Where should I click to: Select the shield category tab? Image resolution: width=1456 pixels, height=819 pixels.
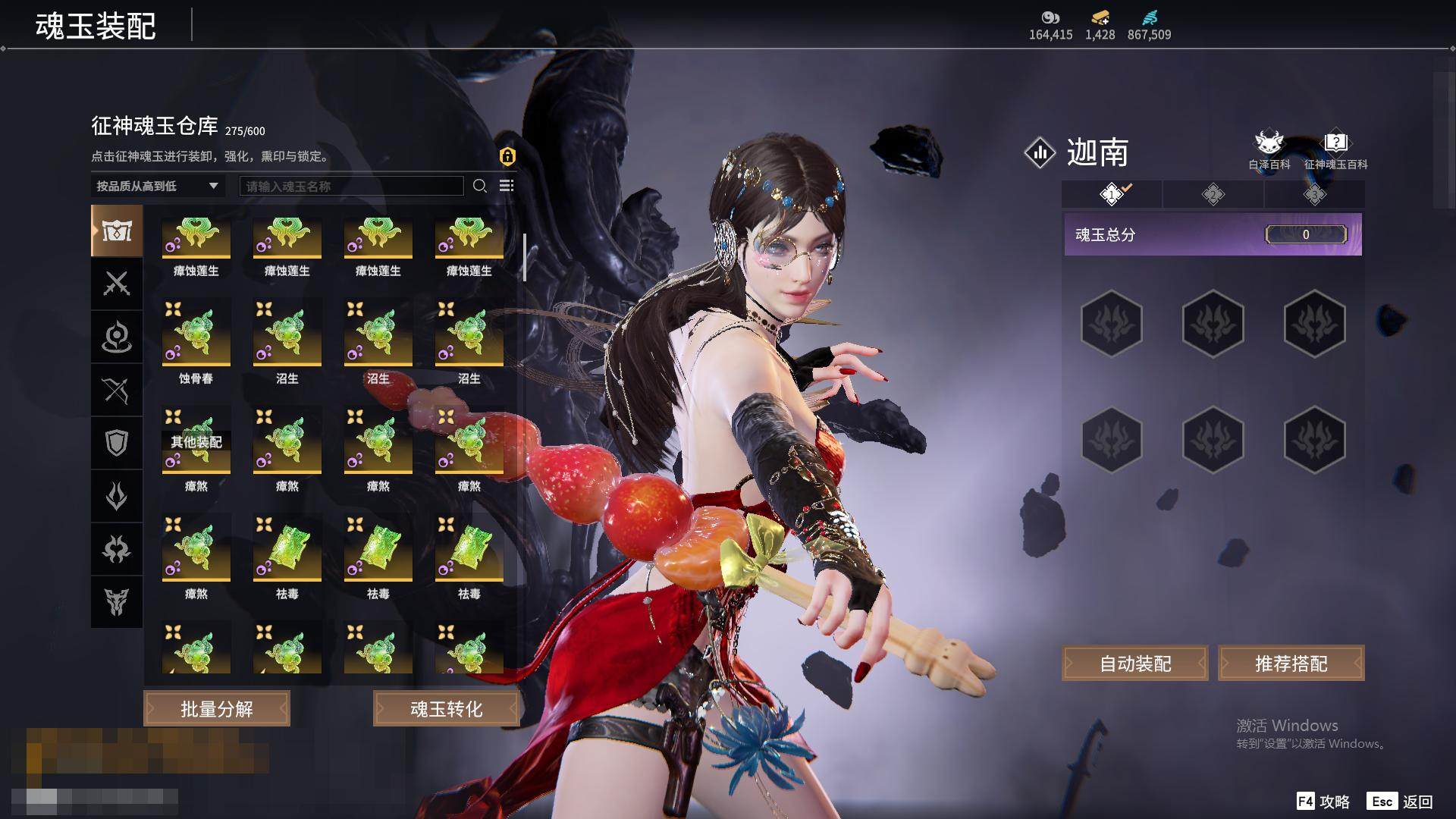pos(117,443)
